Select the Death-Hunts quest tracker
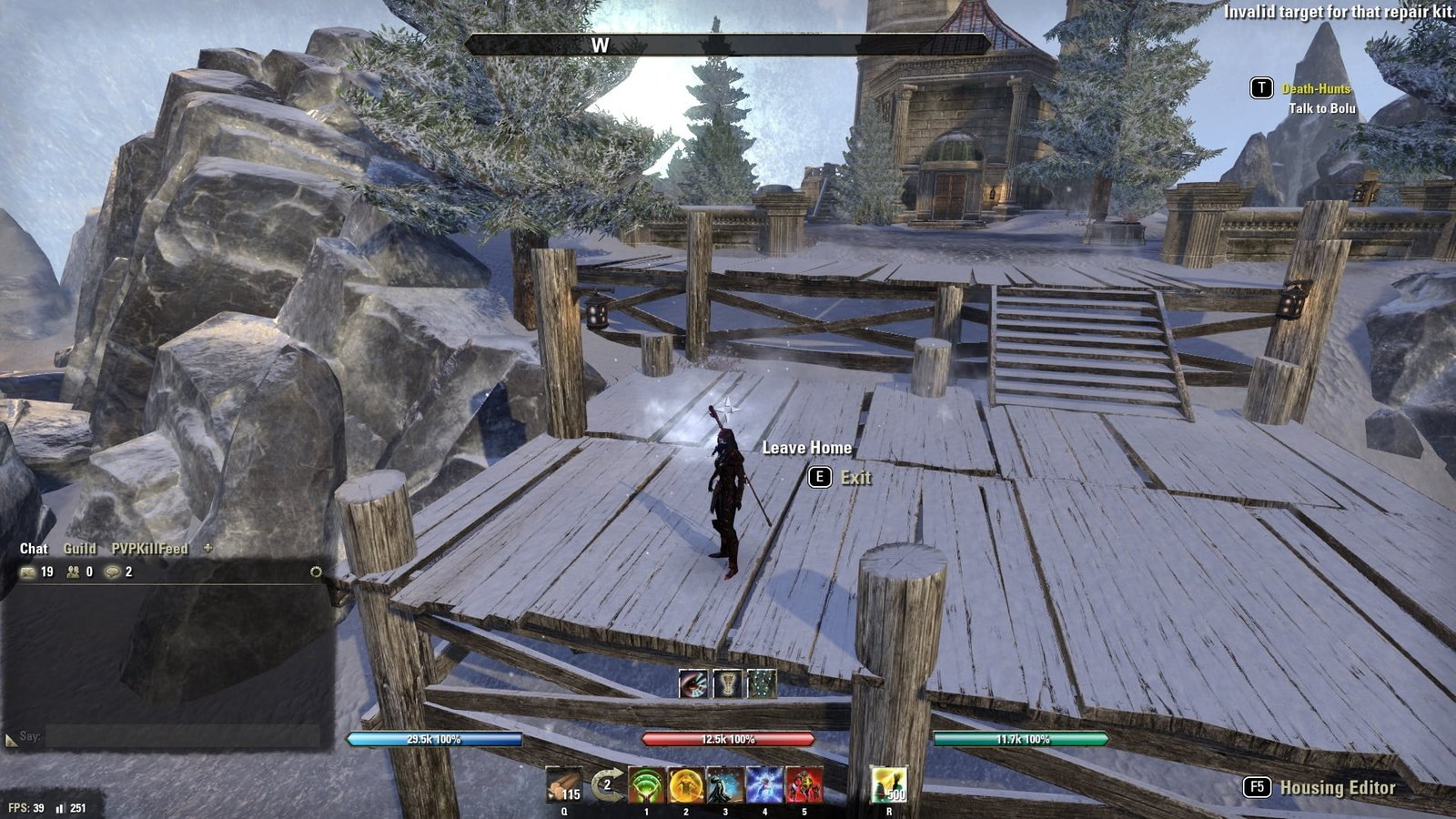 click(1316, 88)
